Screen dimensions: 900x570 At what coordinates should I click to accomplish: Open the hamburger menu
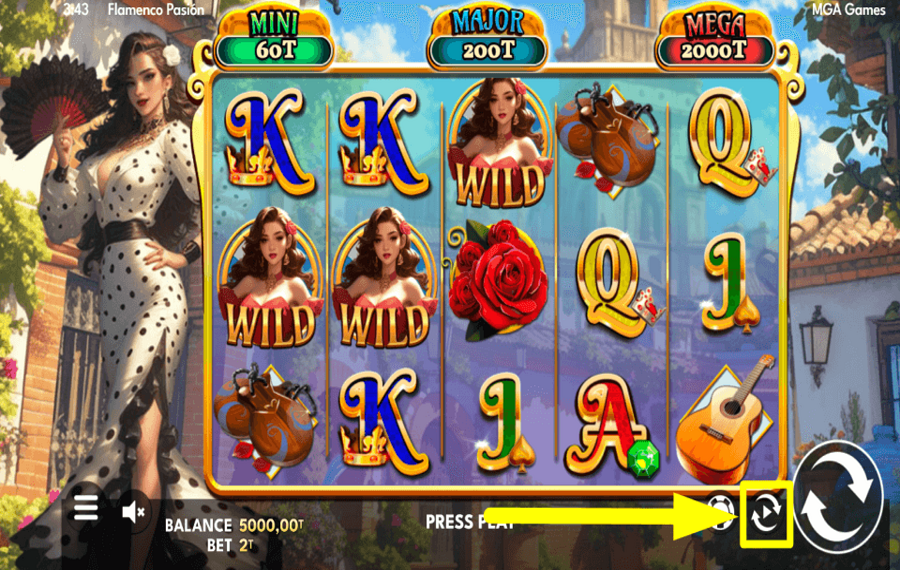point(86,509)
